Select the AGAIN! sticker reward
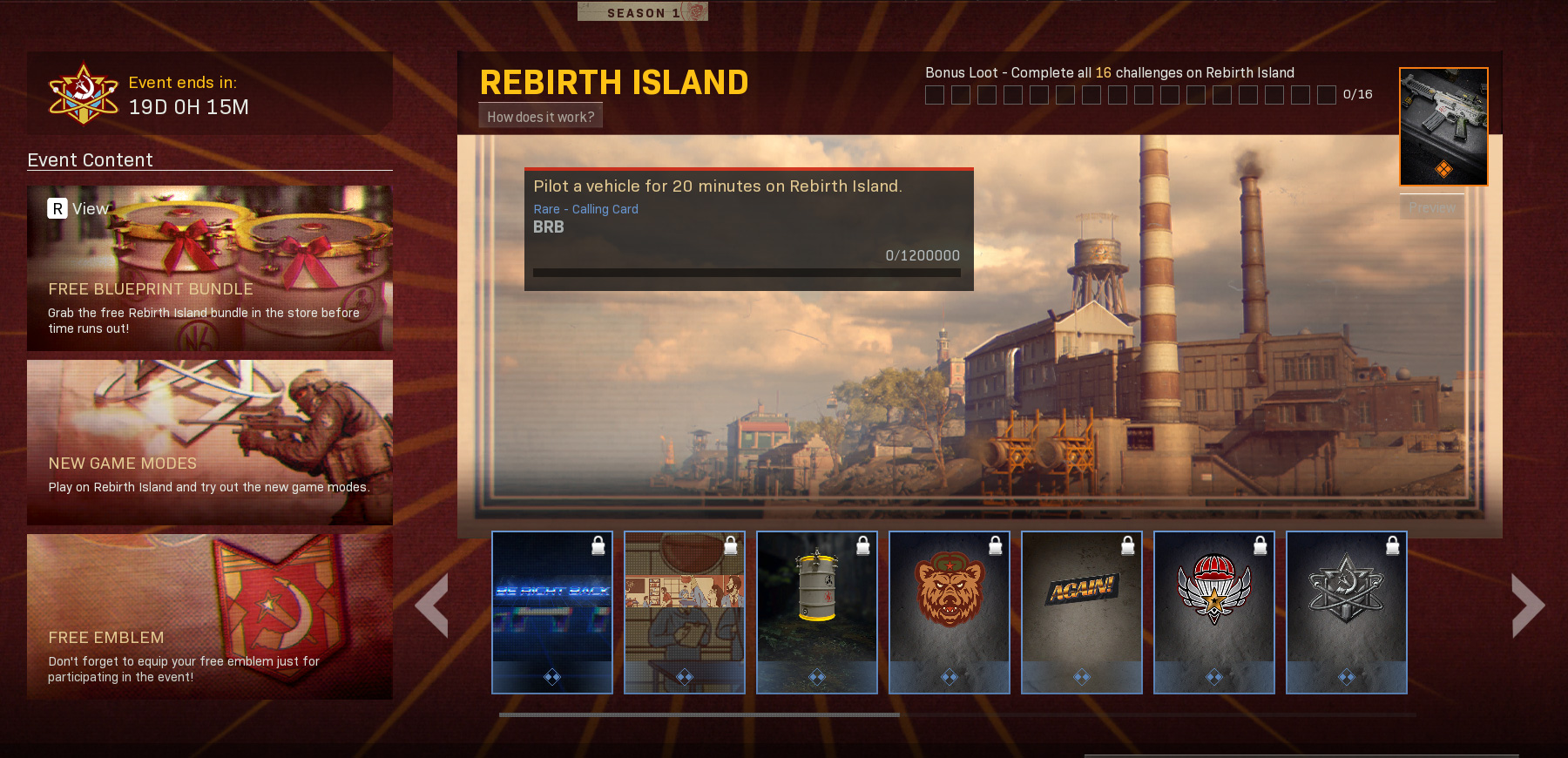The height and width of the screenshot is (758, 1568). pos(1081,610)
